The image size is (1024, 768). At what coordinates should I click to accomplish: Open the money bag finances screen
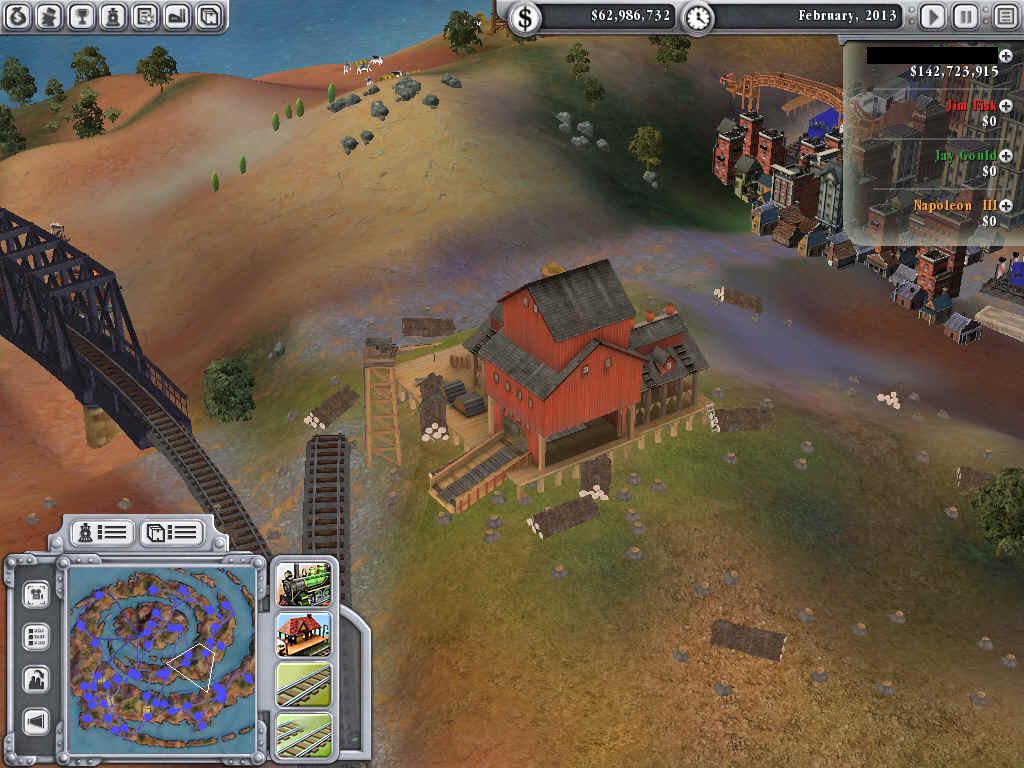[x=17, y=16]
